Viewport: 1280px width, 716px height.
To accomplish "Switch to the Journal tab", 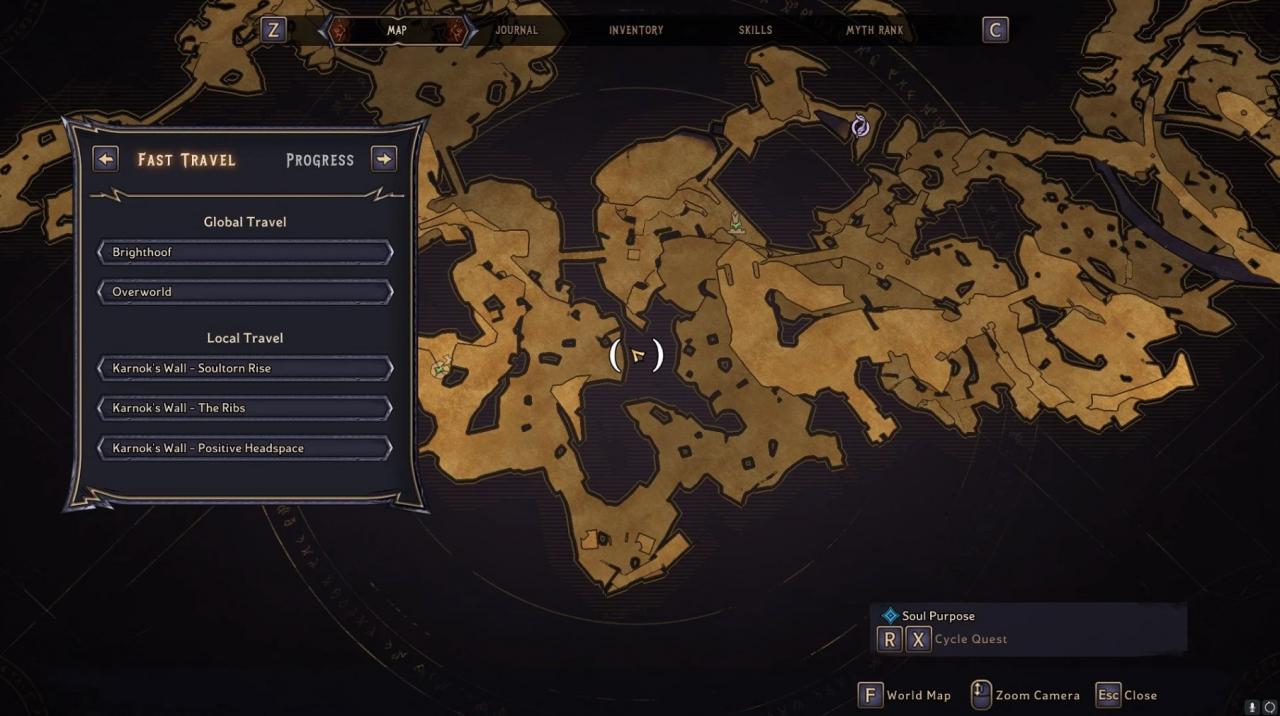I will (516, 30).
